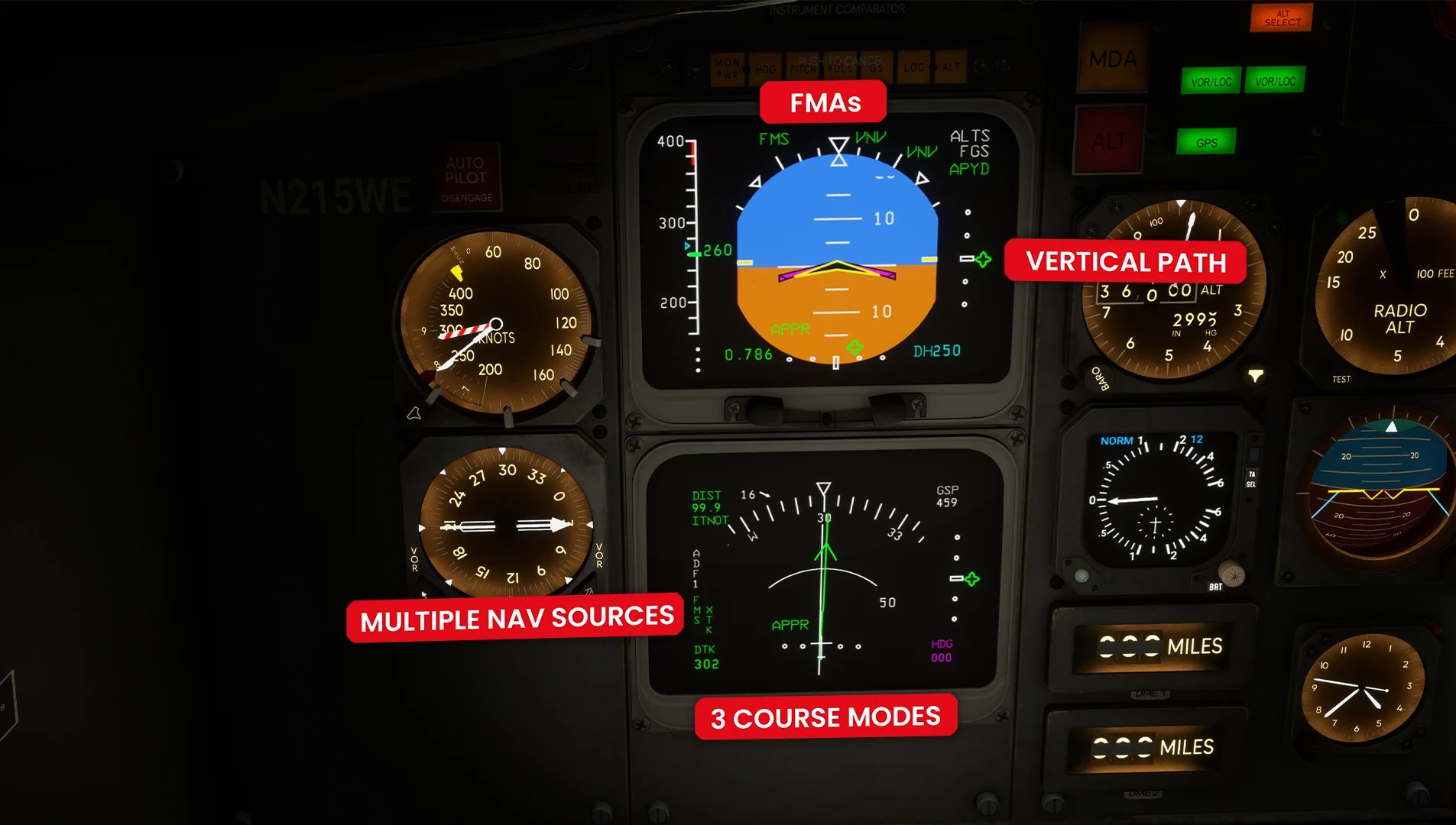Click the FMAs annotation label
The height and width of the screenshot is (825, 1456).
tap(823, 102)
